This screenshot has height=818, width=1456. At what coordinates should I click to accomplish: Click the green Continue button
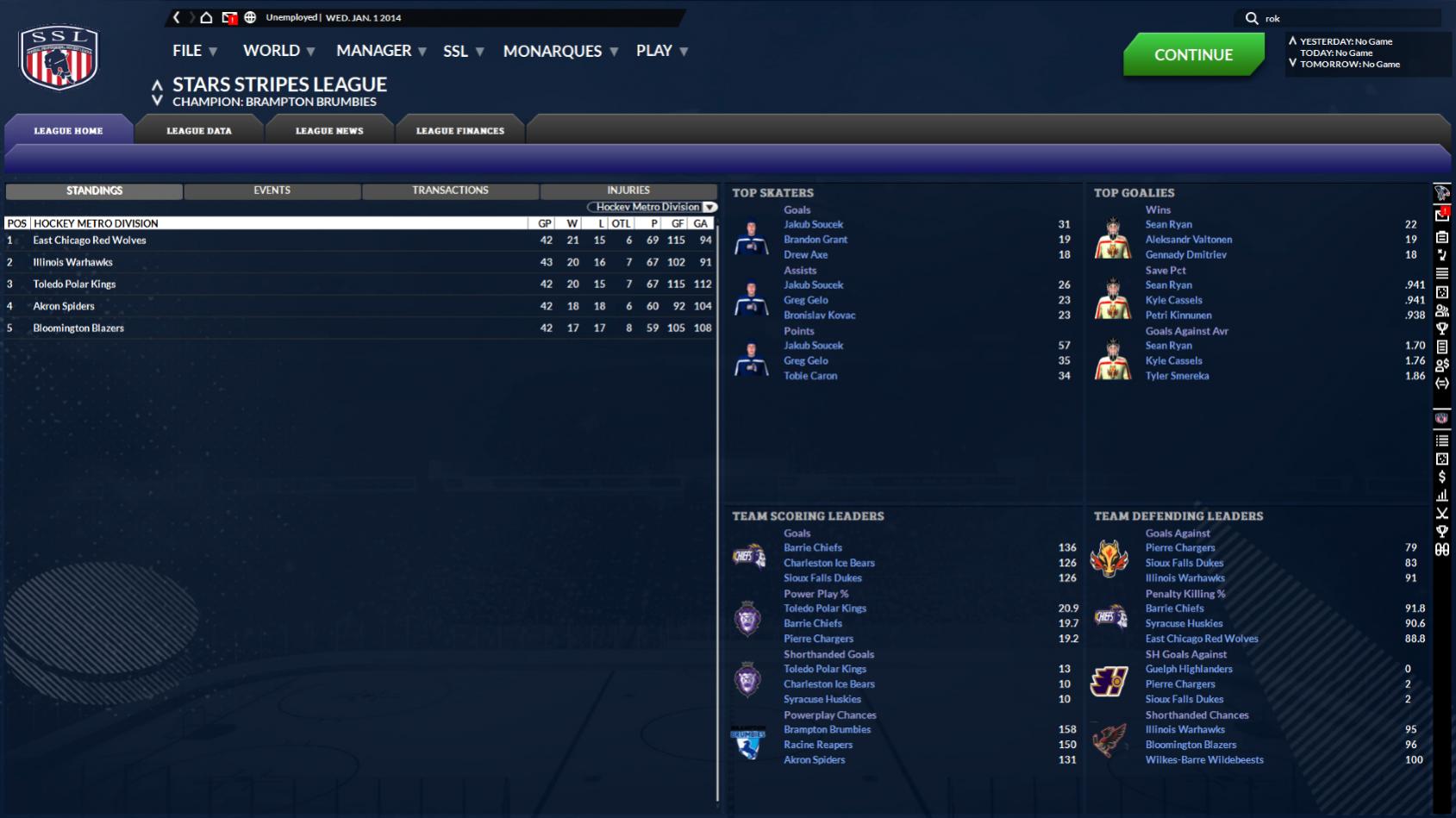point(1193,54)
